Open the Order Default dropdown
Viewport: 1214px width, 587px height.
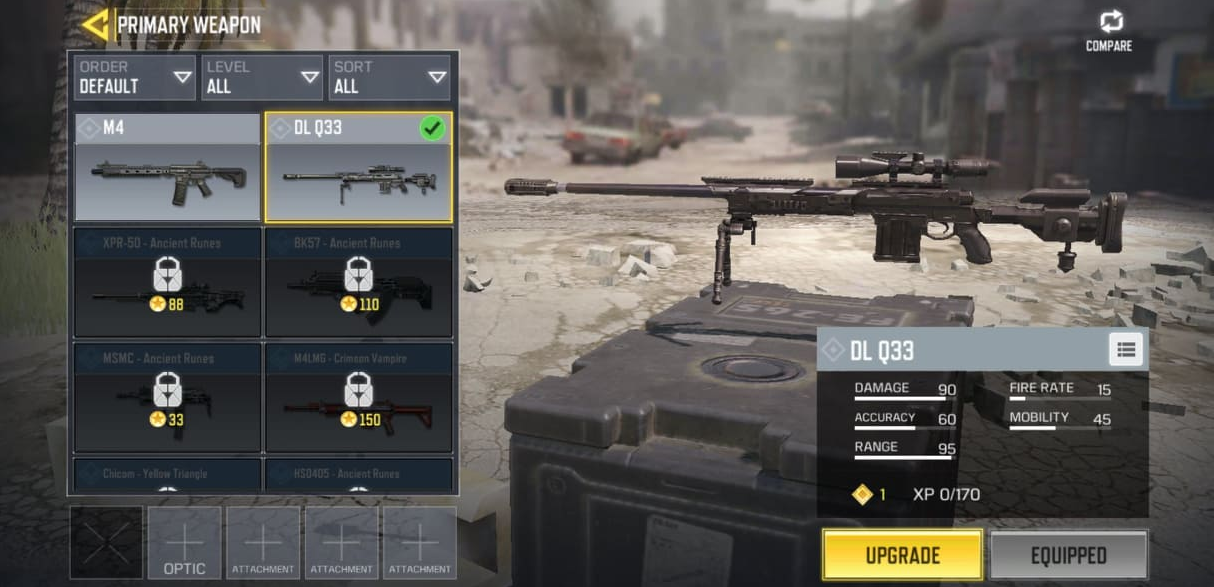coord(135,77)
